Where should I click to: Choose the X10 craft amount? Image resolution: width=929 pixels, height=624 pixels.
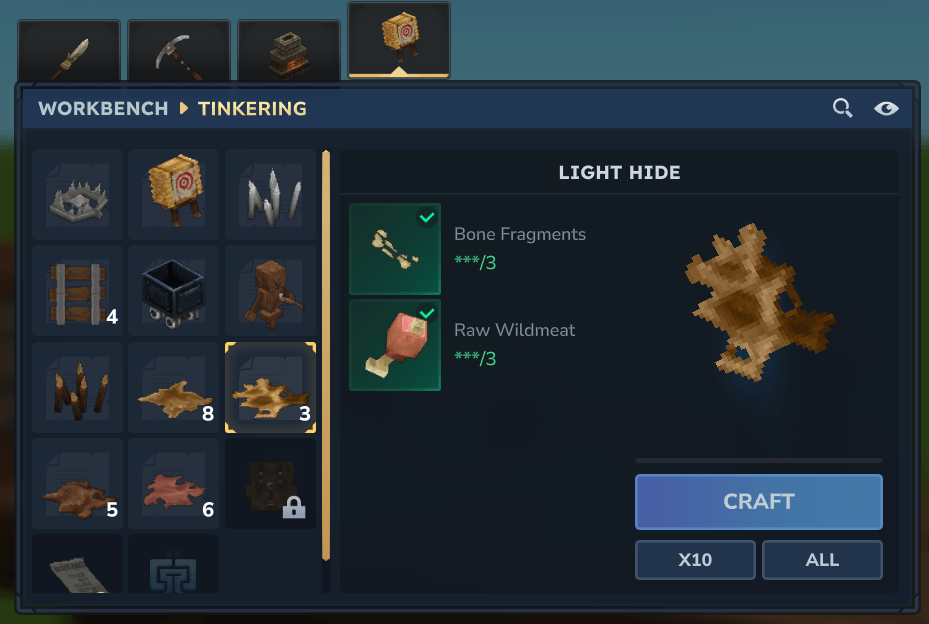[x=695, y=559]
